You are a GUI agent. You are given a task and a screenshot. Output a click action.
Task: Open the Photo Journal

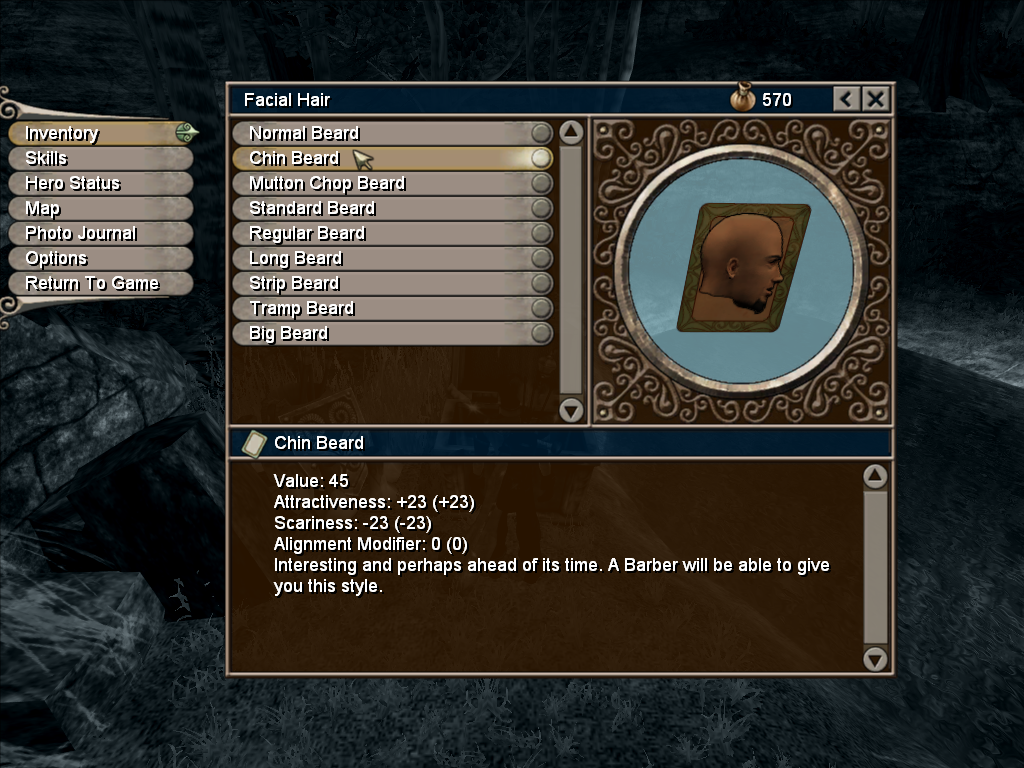[x=81, y=233]
